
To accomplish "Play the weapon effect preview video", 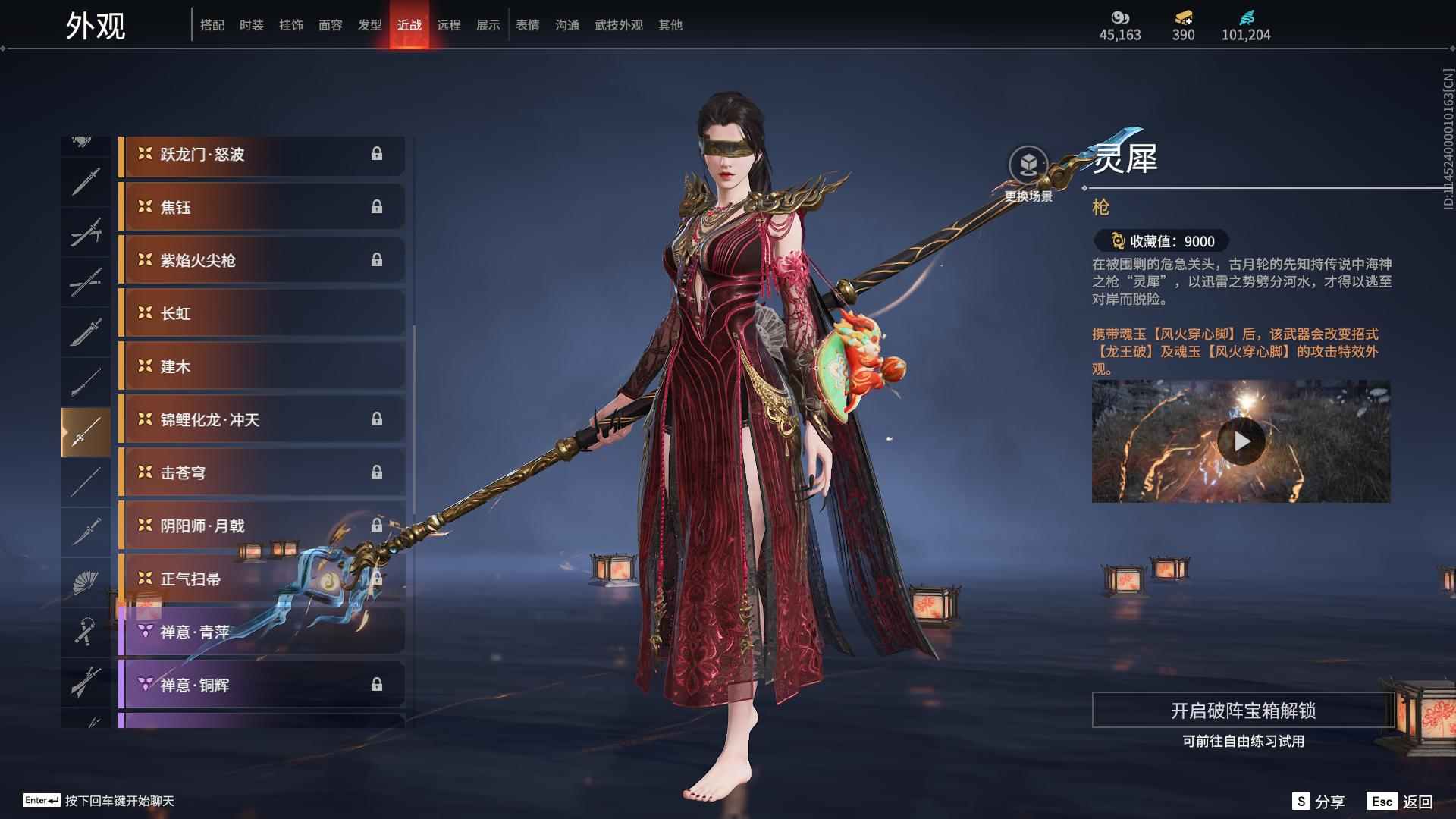I will pyautogui.click(x=1241, y=441).
